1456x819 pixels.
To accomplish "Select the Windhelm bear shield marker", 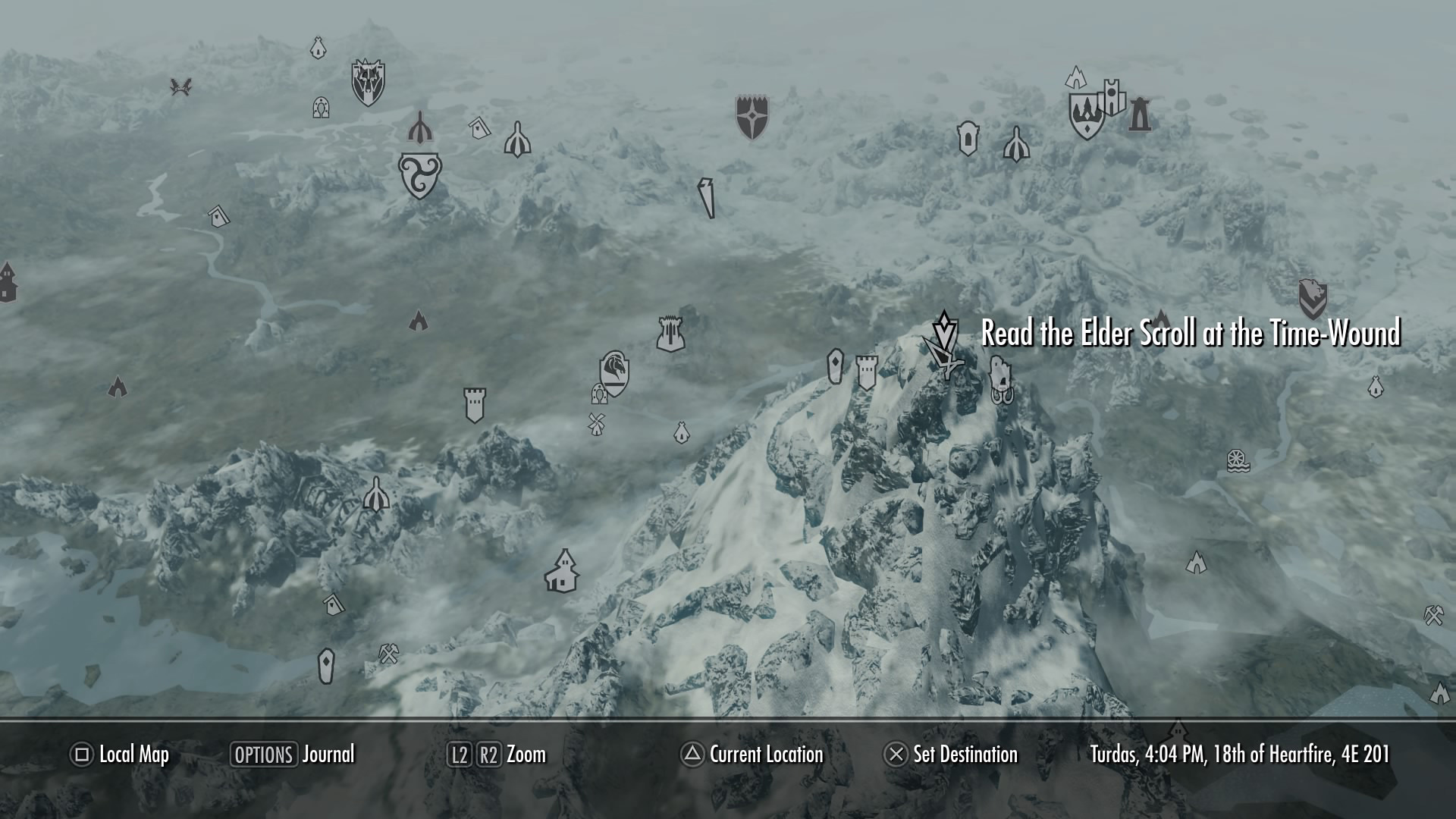I will tap(1312, 298).
